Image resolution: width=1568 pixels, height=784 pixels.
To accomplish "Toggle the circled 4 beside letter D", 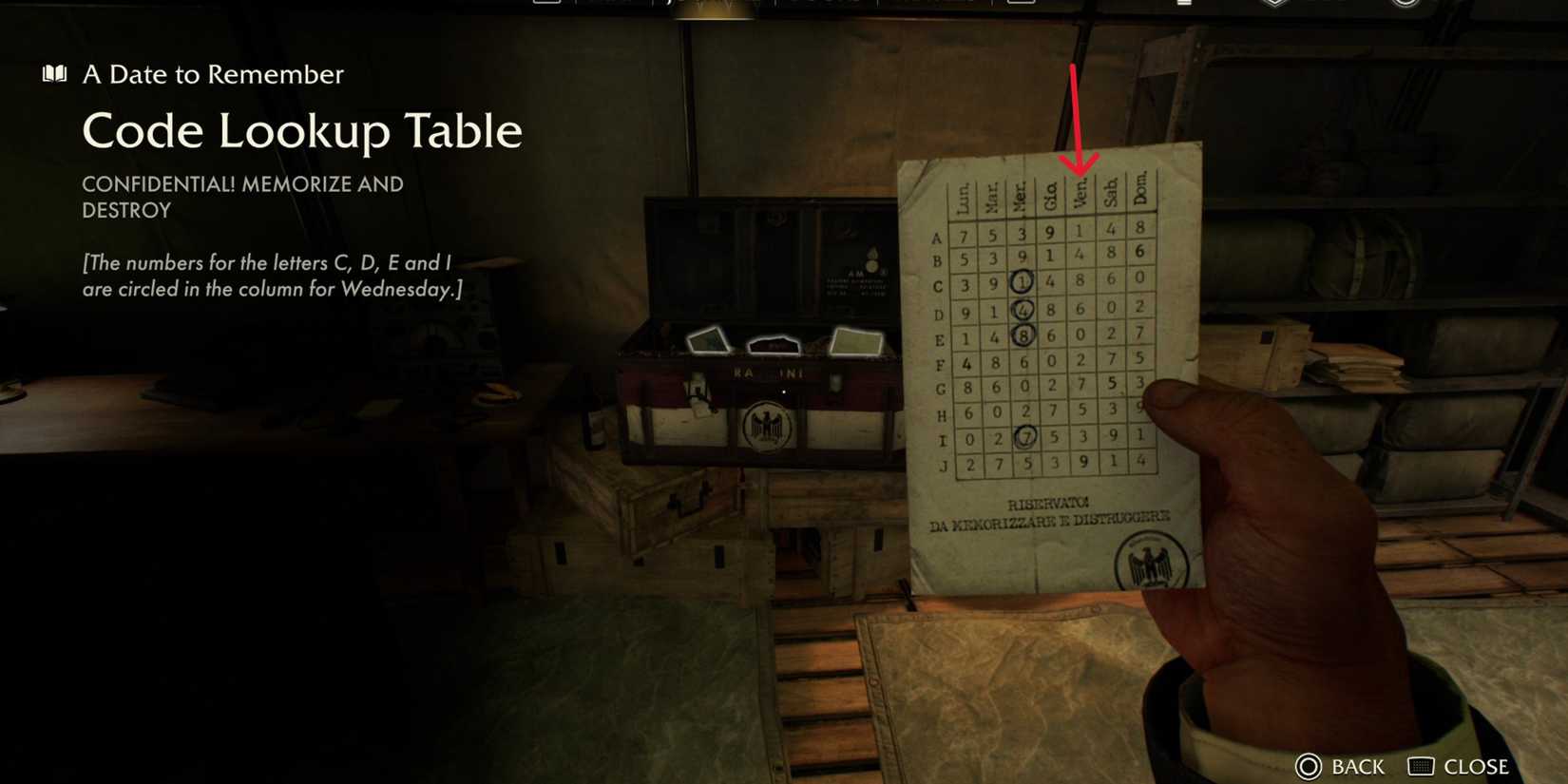I will point(1024,308).
